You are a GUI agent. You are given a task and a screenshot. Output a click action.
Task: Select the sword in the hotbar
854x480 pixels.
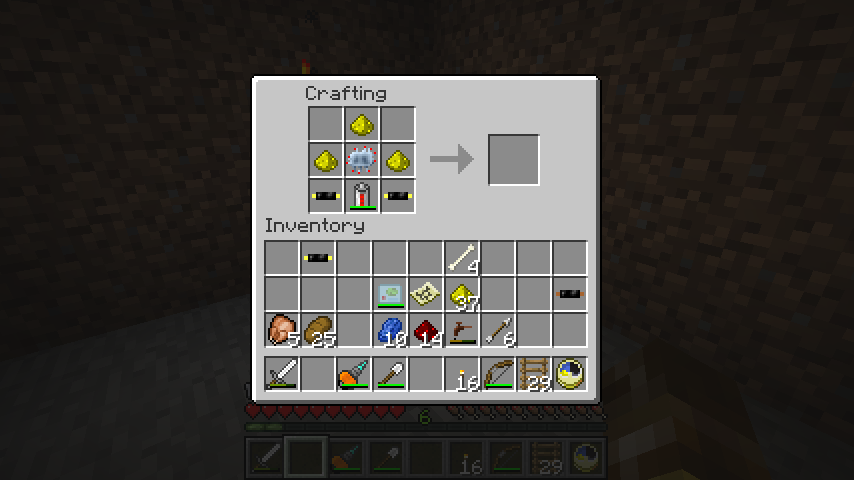point(281,374)
